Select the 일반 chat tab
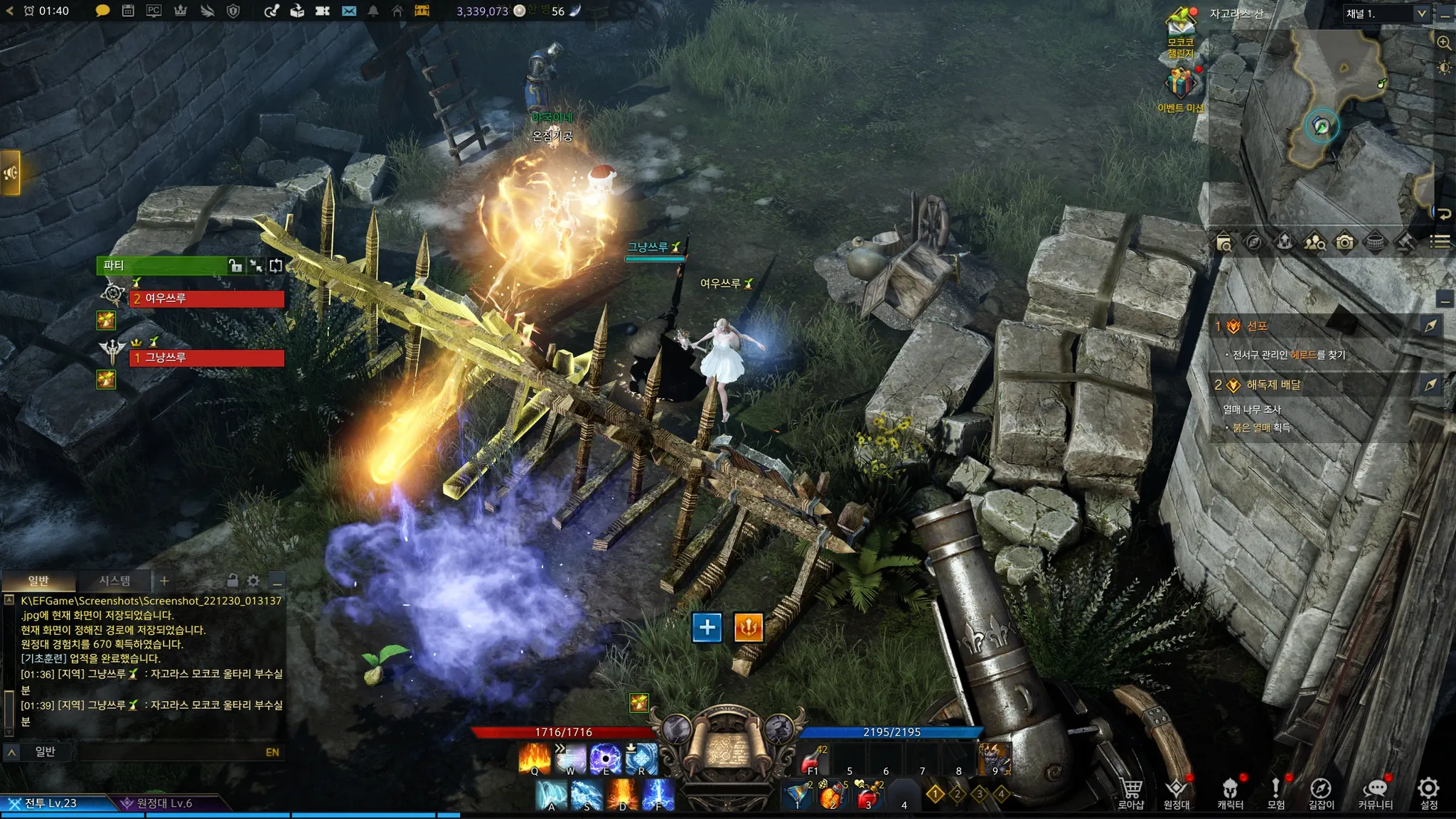Viewport: 1456px width, 819px height. pos(38,581)
